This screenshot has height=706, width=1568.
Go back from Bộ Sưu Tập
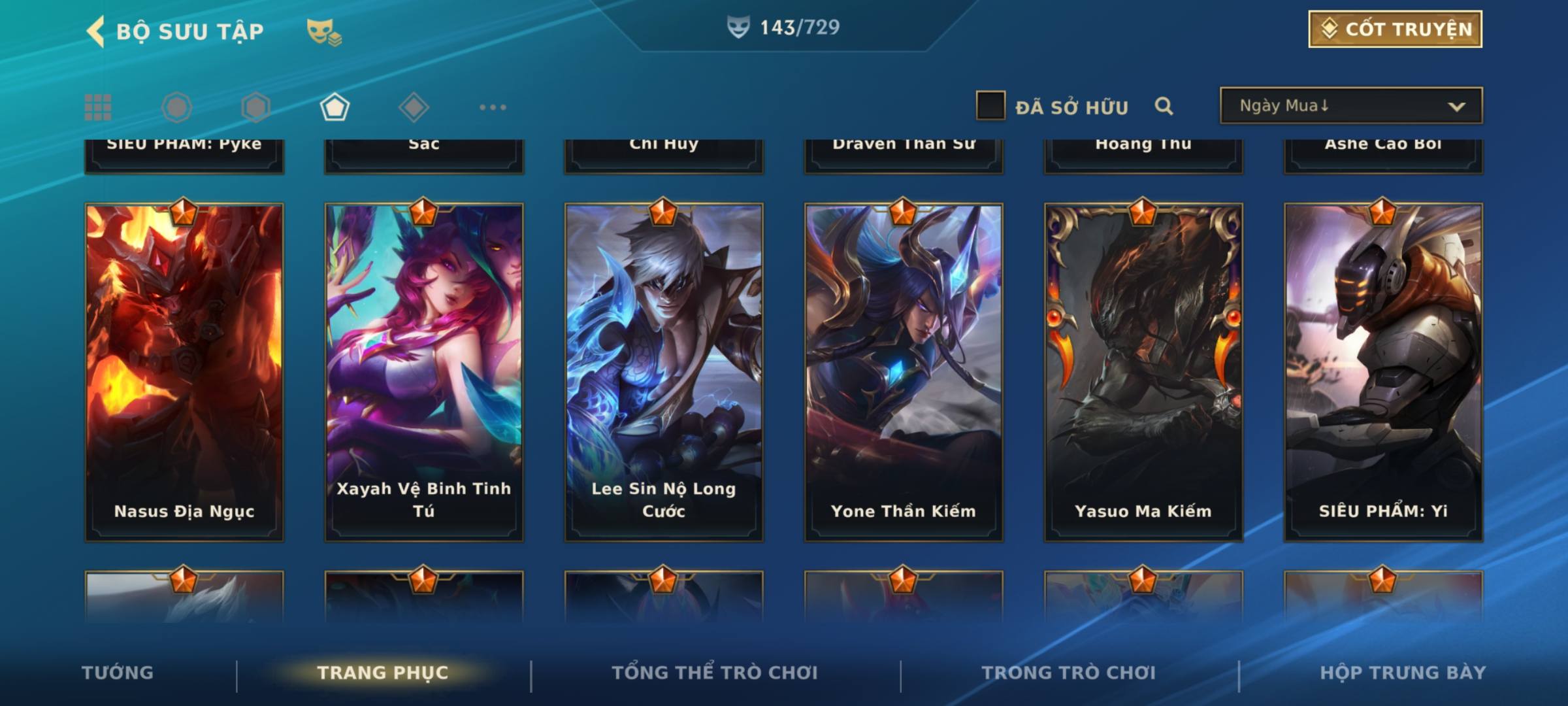pyautogui.click(x=96, y=31)
